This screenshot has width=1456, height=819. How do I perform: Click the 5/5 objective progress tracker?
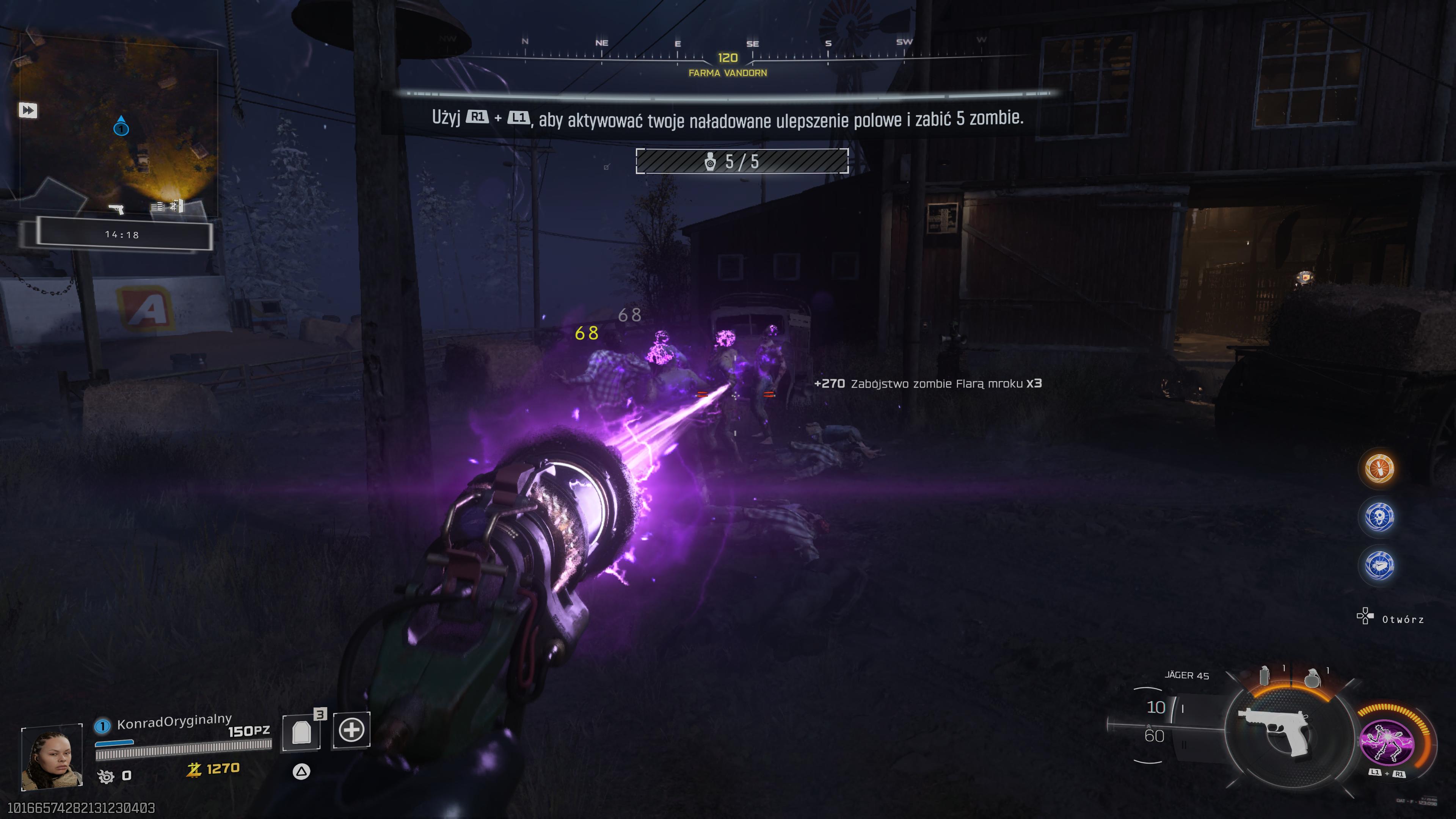pos(742,162)
